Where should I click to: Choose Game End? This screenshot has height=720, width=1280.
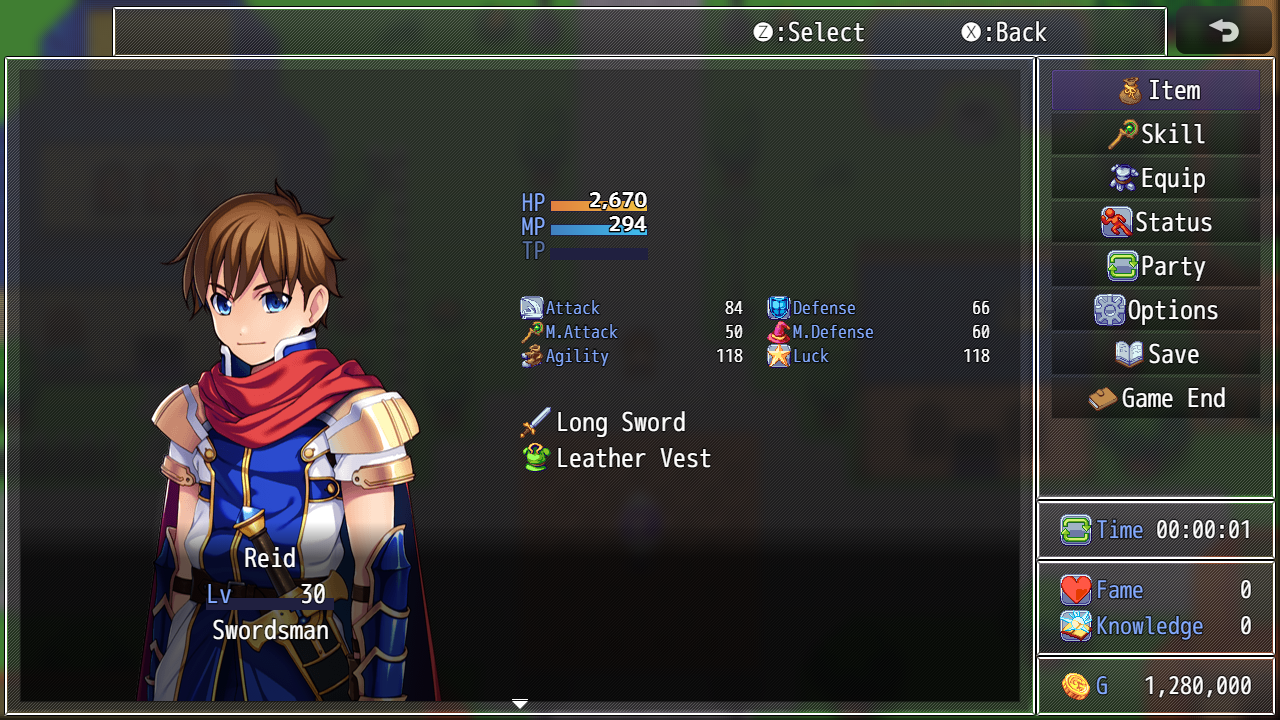tap(1156, 399)
